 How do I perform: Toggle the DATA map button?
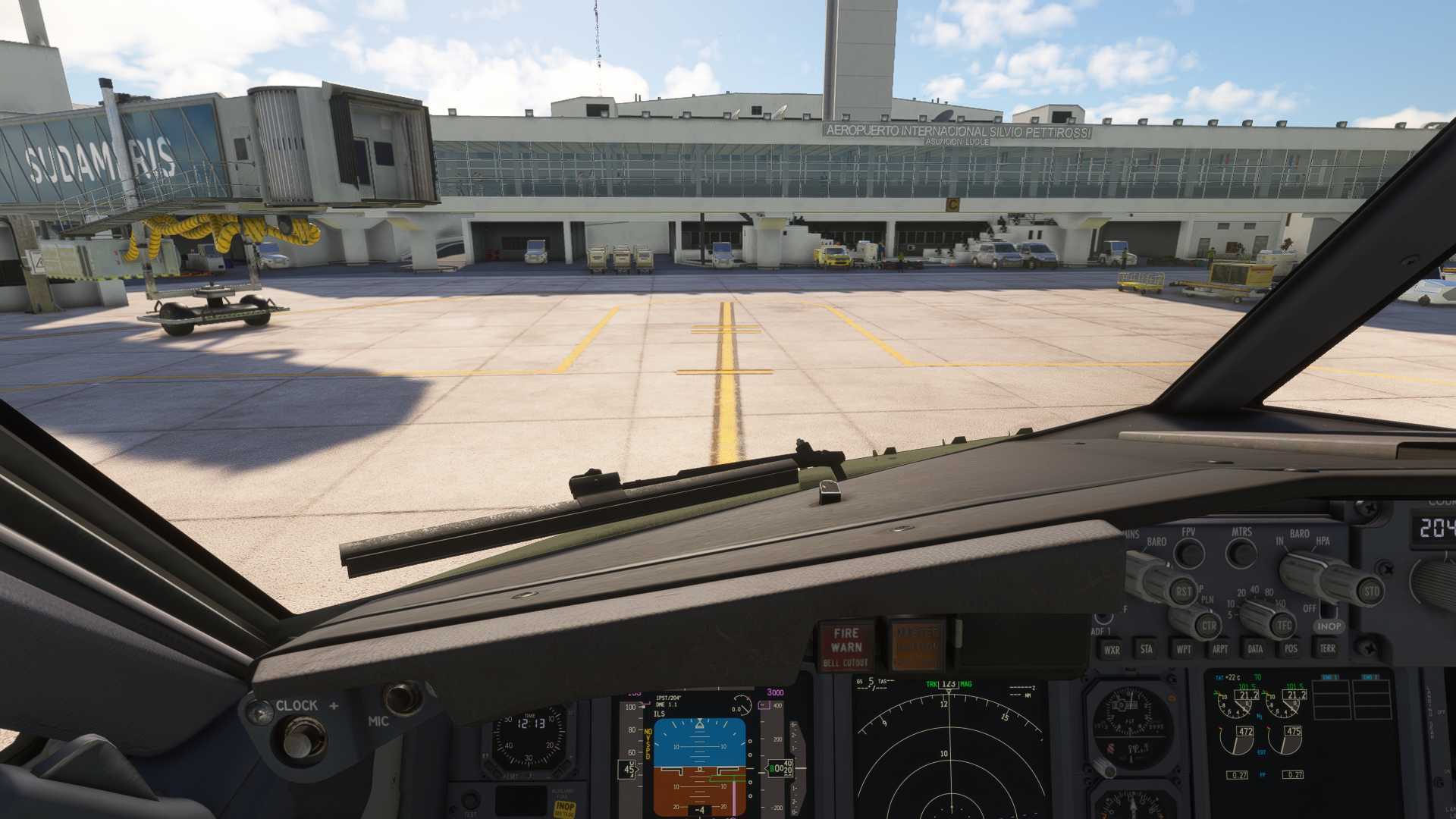tap(1255, 649)
